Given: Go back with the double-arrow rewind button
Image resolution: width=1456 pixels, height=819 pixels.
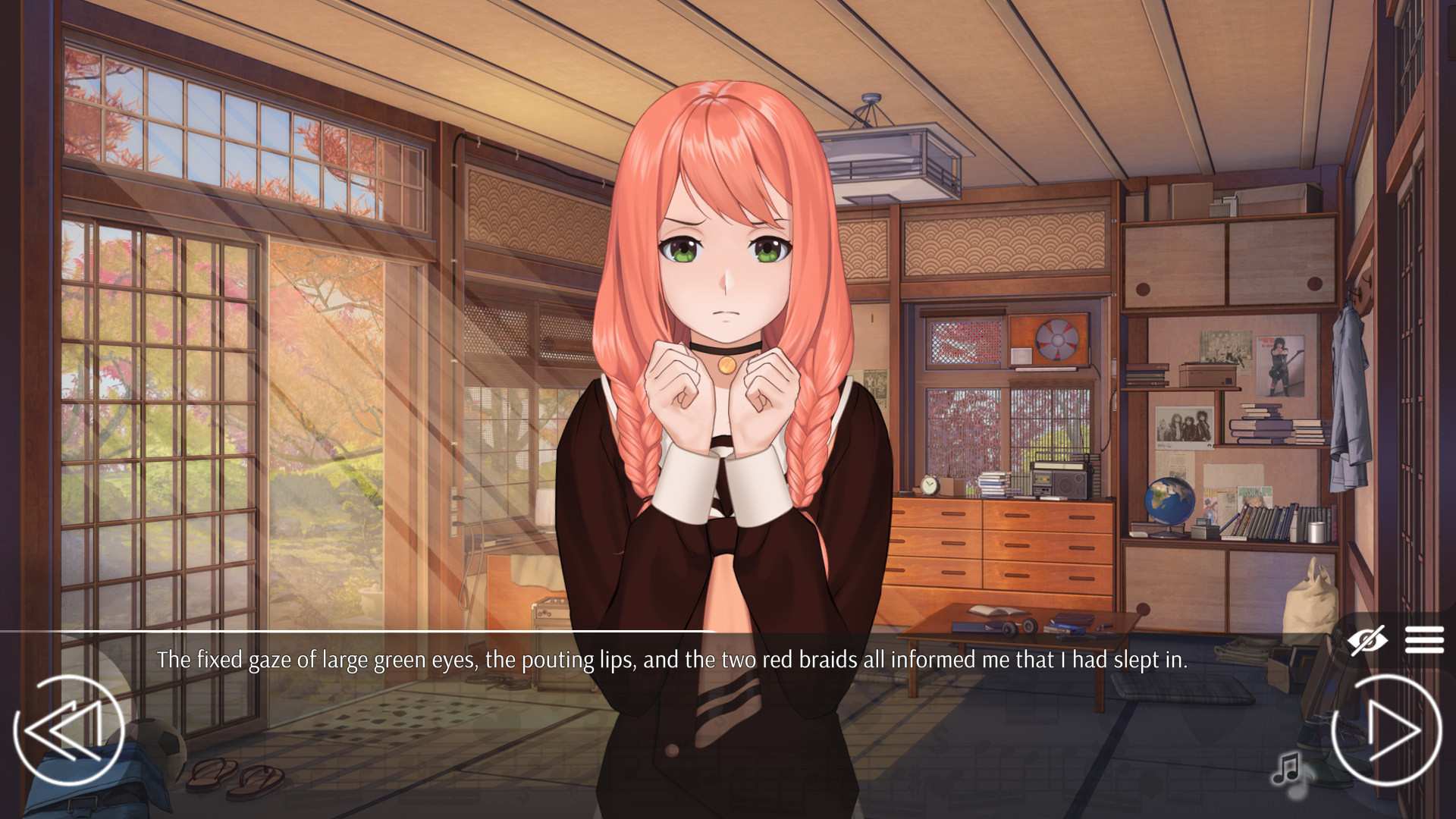Looking at the screenshot, I should [x=68, y=730].
